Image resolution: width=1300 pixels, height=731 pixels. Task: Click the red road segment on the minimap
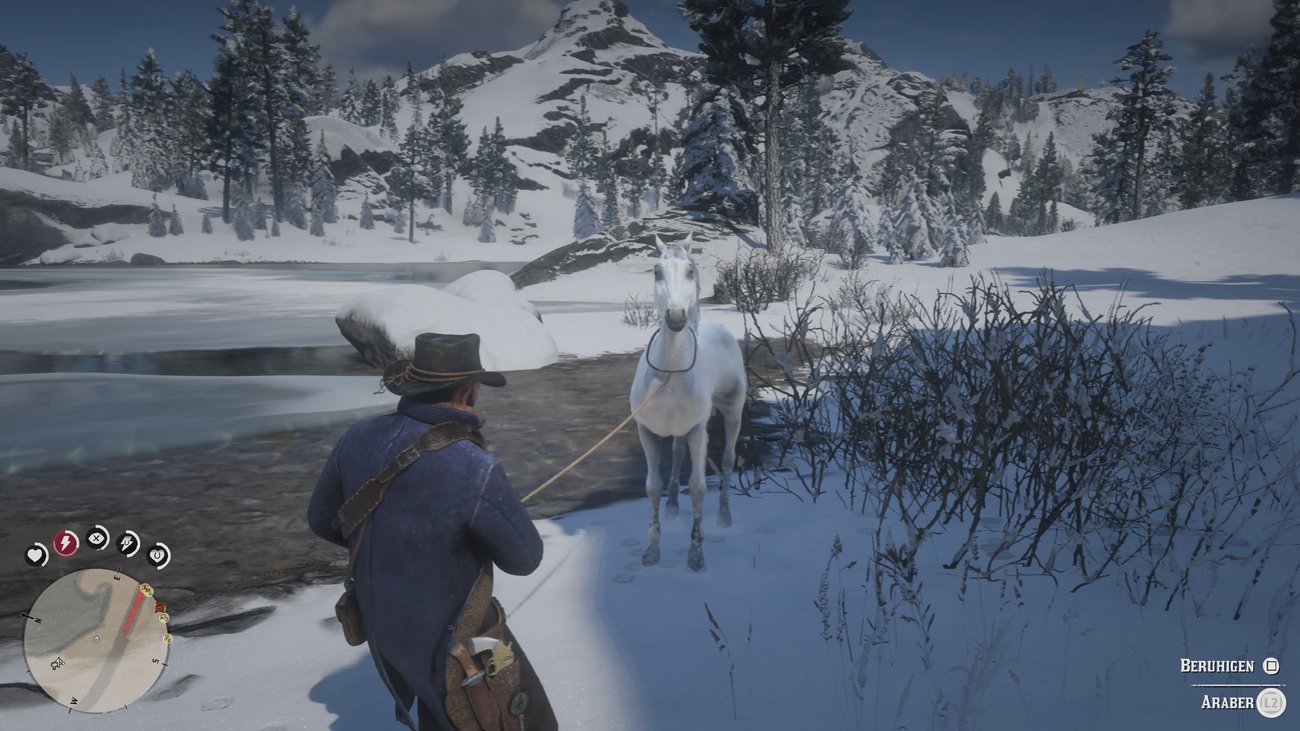click(134, 609)
